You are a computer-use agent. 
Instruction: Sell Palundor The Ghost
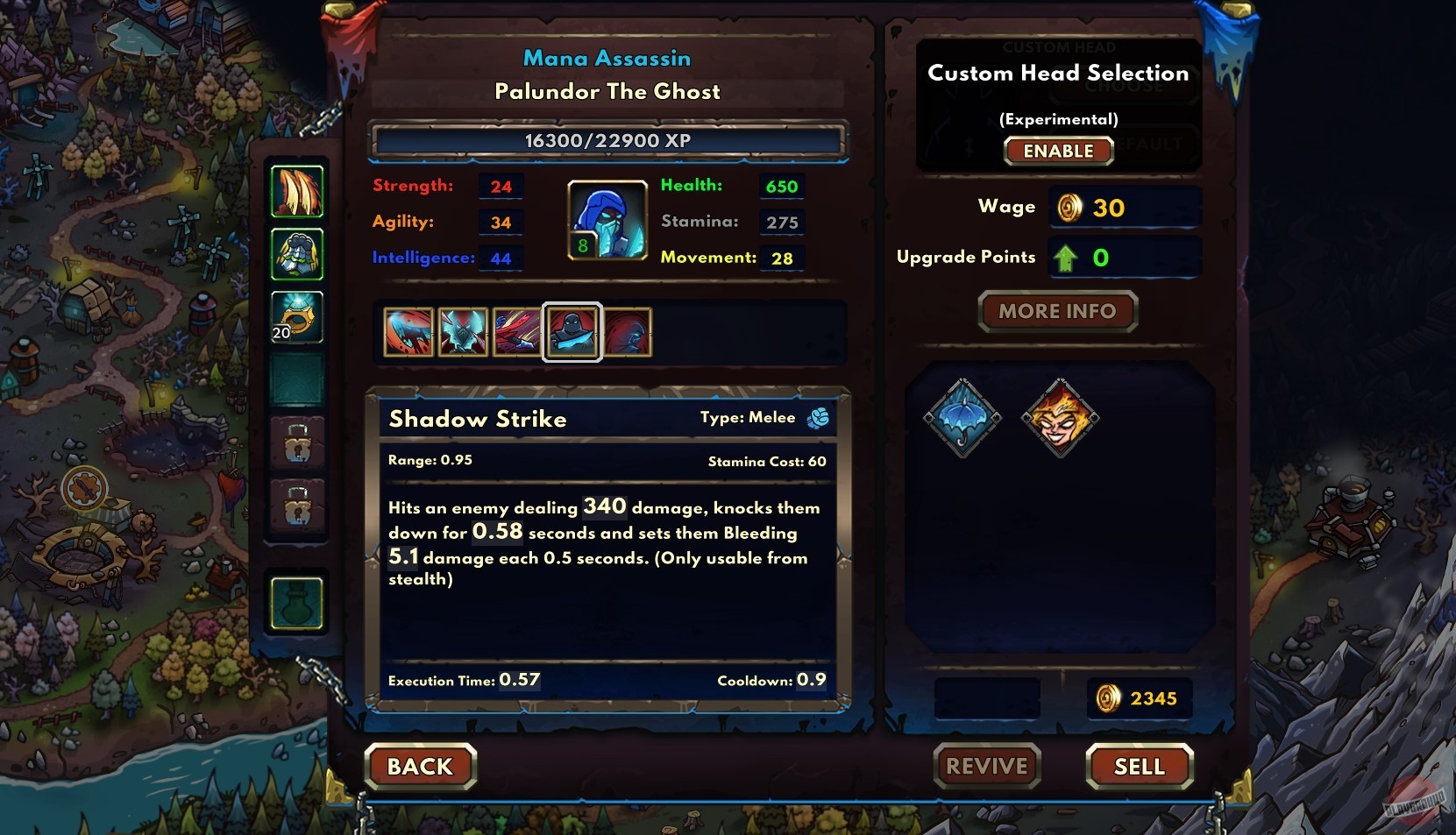click(1139, 767)
